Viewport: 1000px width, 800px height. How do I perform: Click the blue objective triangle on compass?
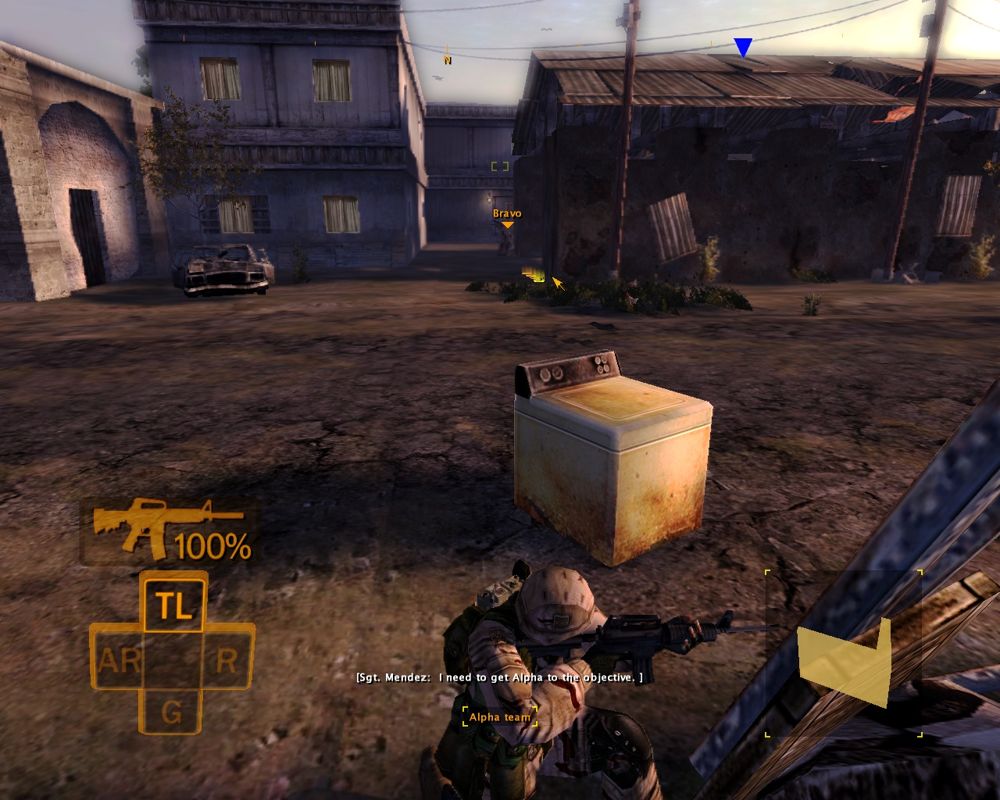click(742, 47)
